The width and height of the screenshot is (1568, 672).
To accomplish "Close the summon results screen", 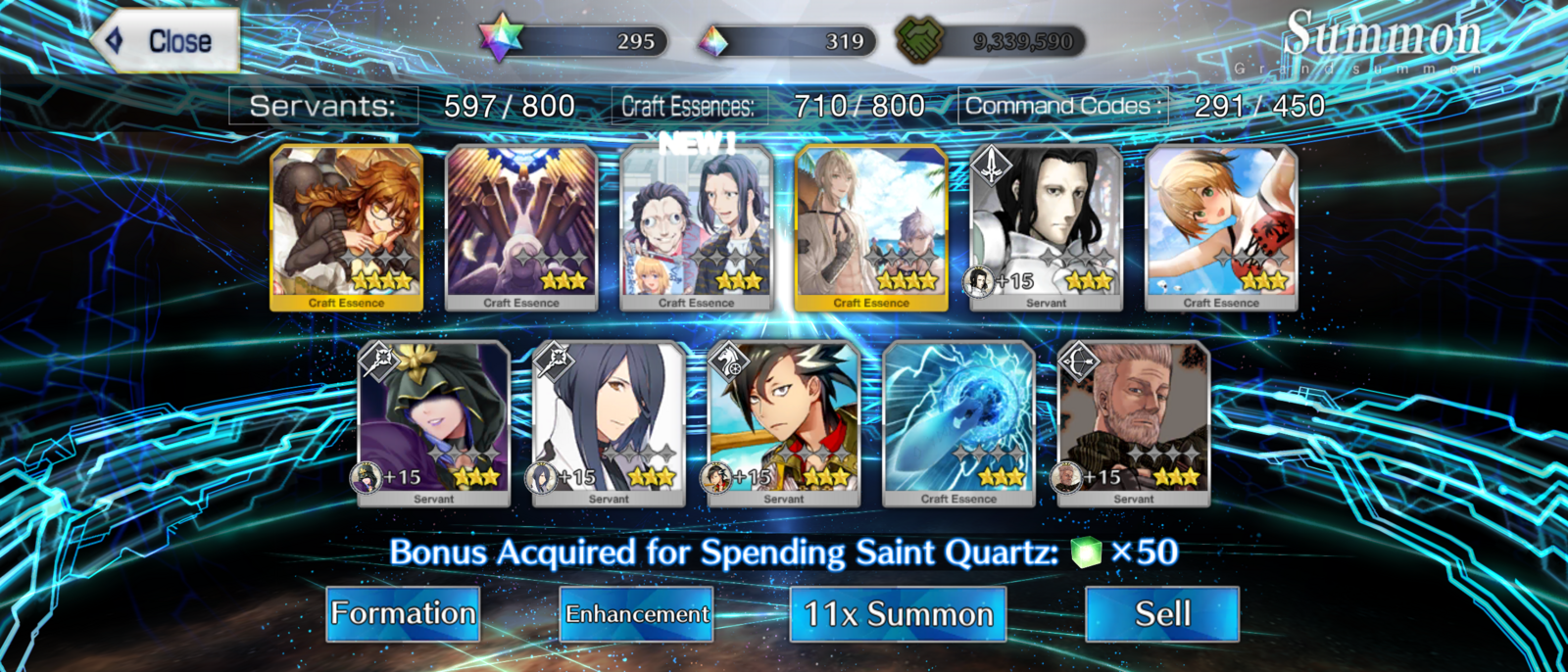I will tap(167, 41).
